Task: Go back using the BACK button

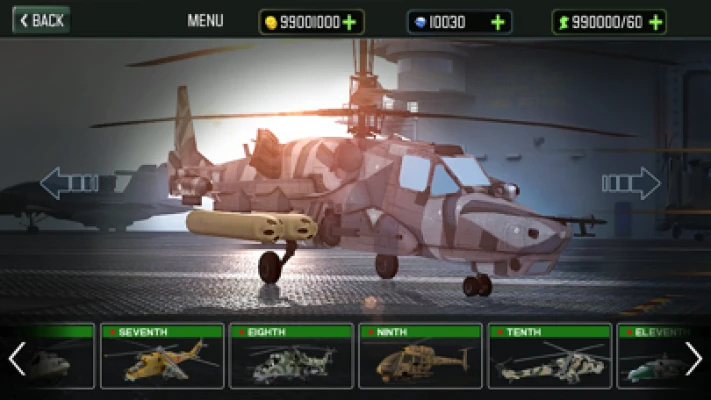Action: [x=41, y=20]
